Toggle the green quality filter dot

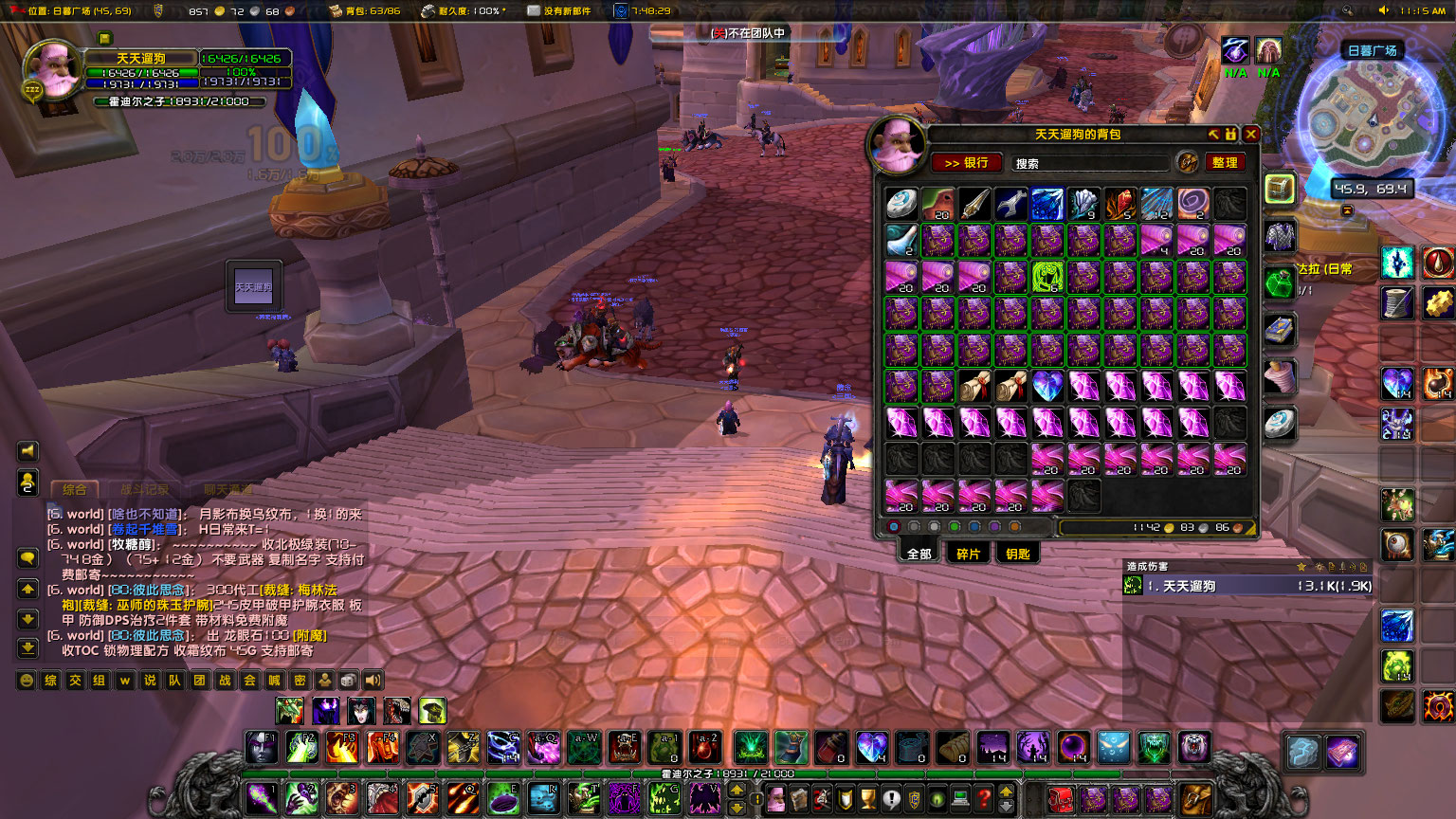[x=953, y=526]
